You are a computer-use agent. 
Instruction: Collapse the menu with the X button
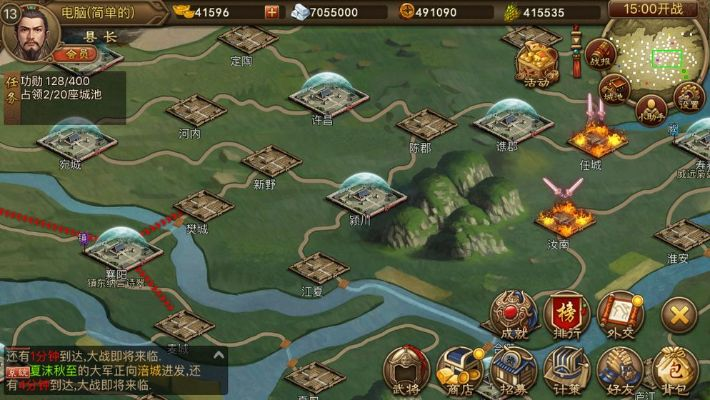click(679, 316)
